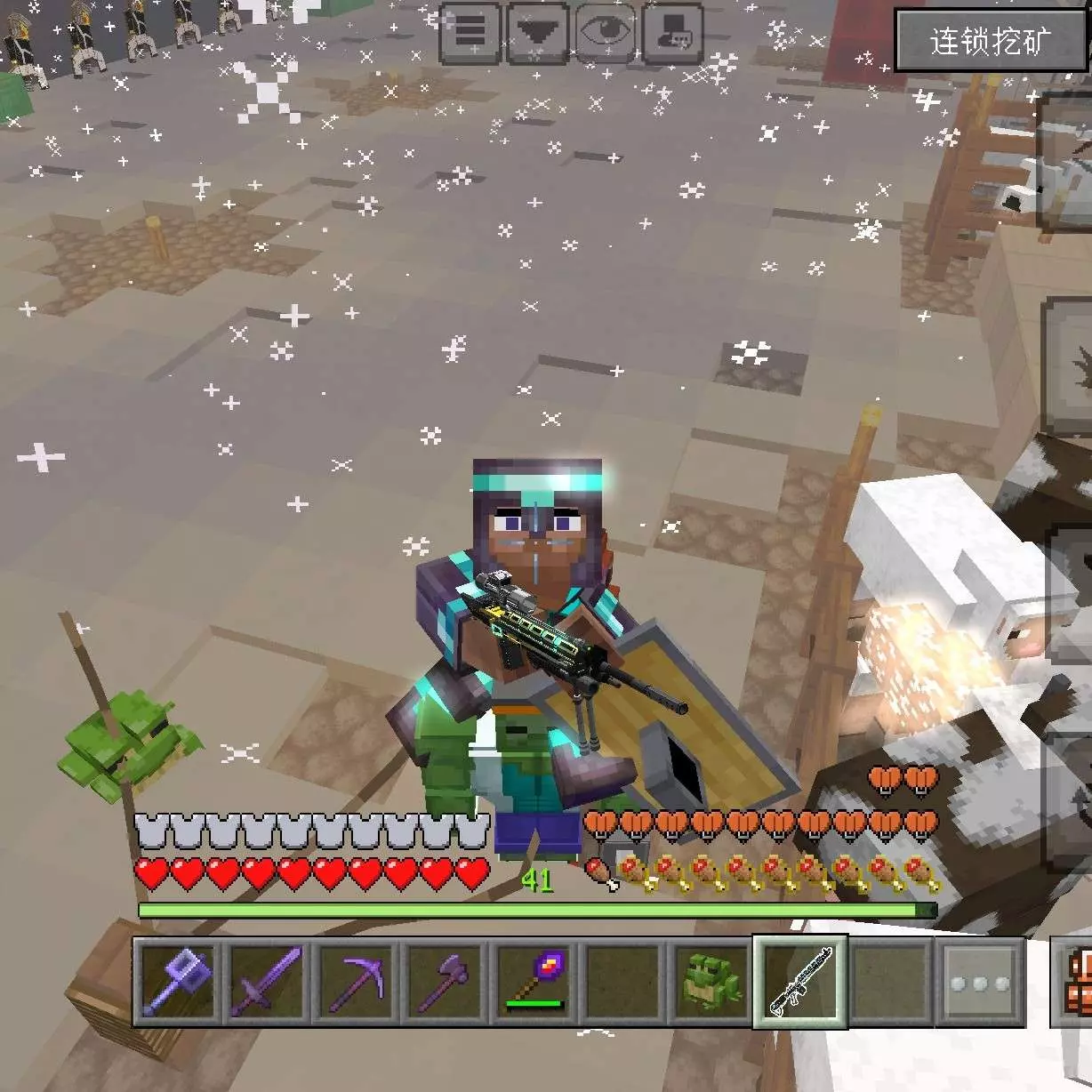Toggle the 连锁挖矿 button

tap(989, 41)
